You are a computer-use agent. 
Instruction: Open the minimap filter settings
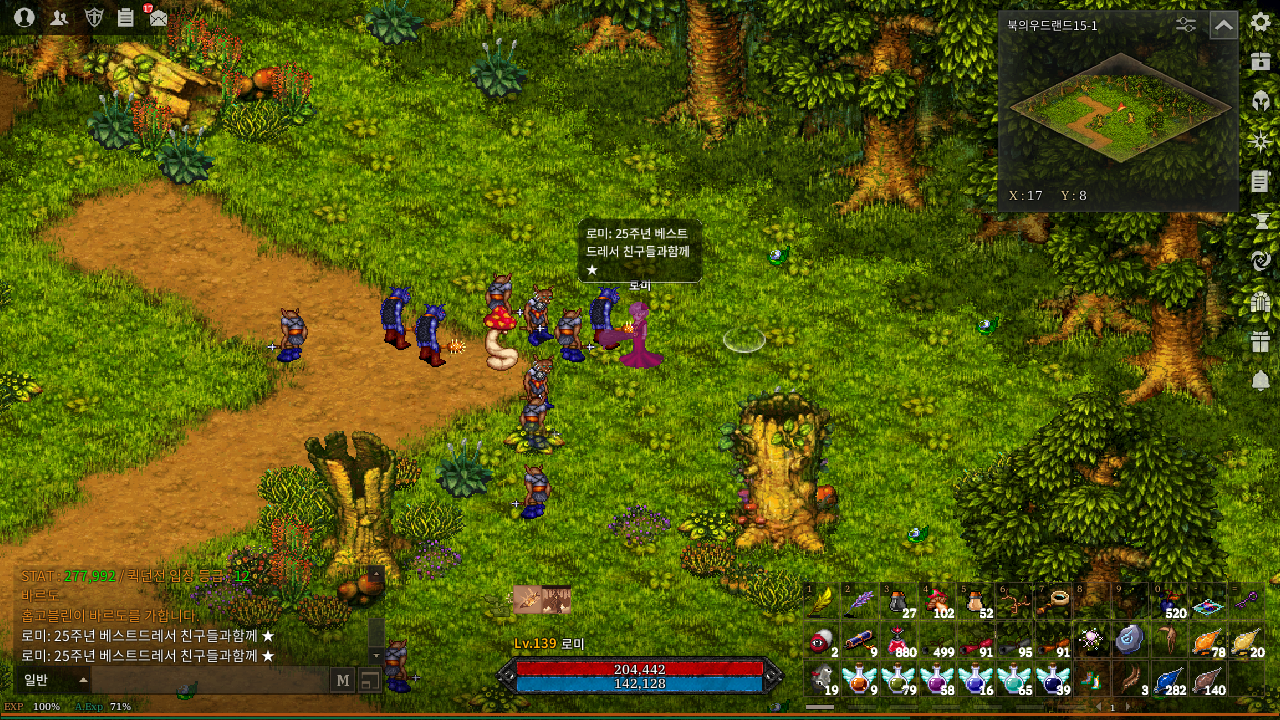click(1186, 25)
